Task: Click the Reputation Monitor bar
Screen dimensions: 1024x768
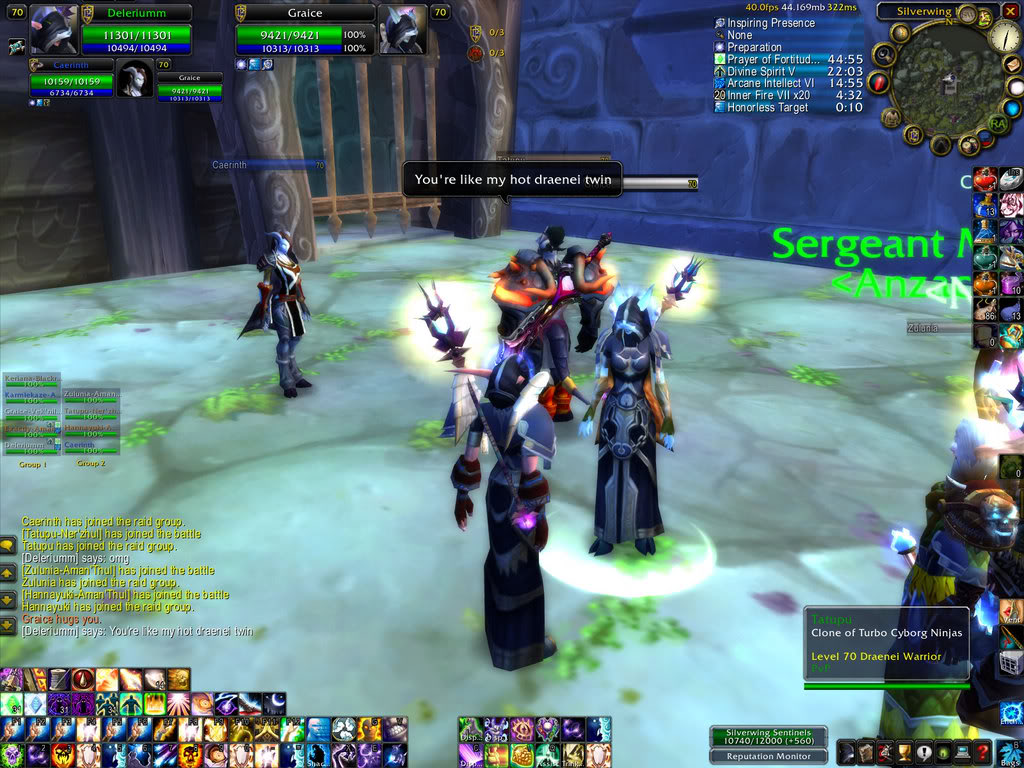Action: pos(769,757)
